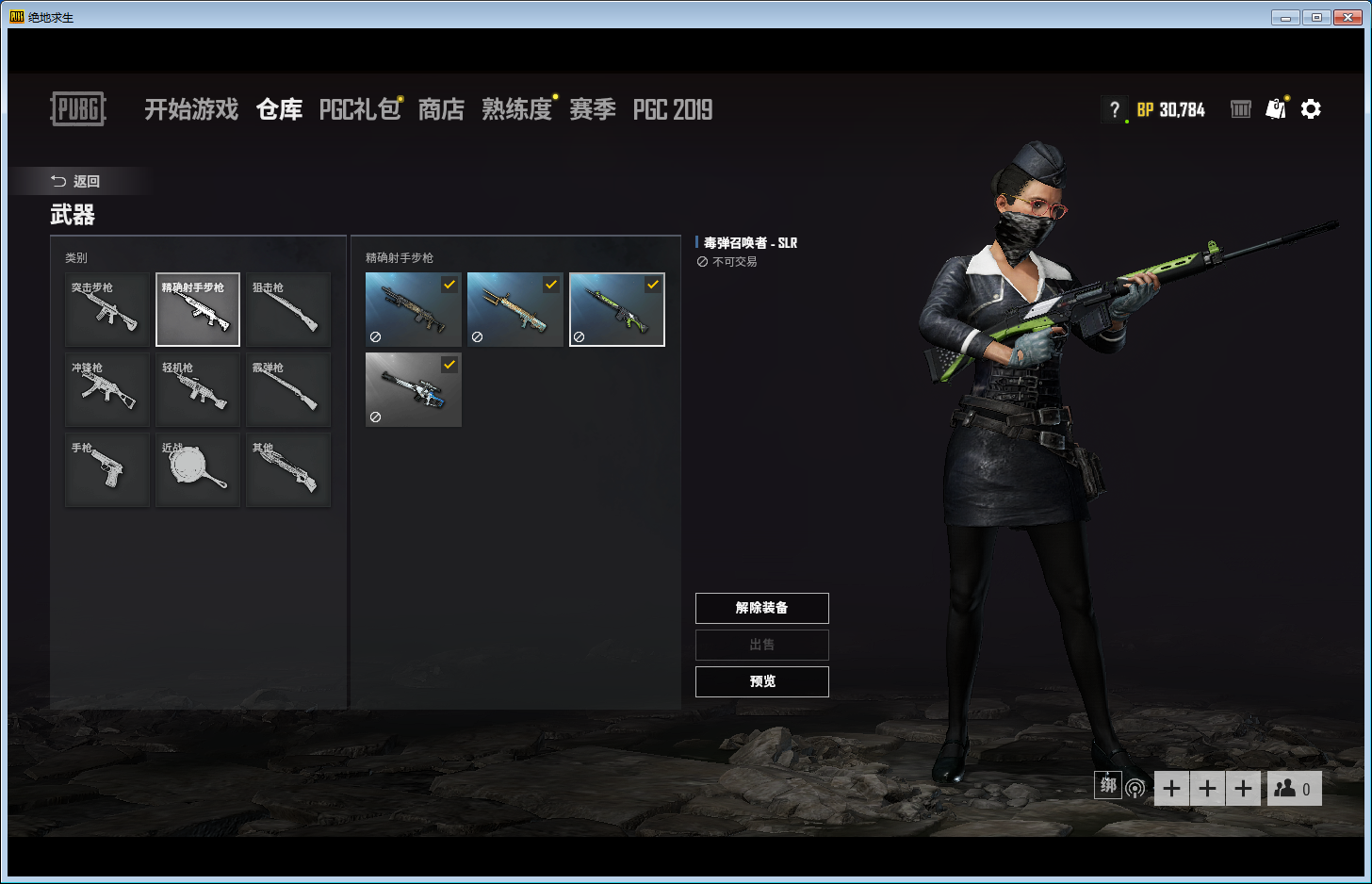
Task: Click the question mark help icon
Action: click(1115, 109)
